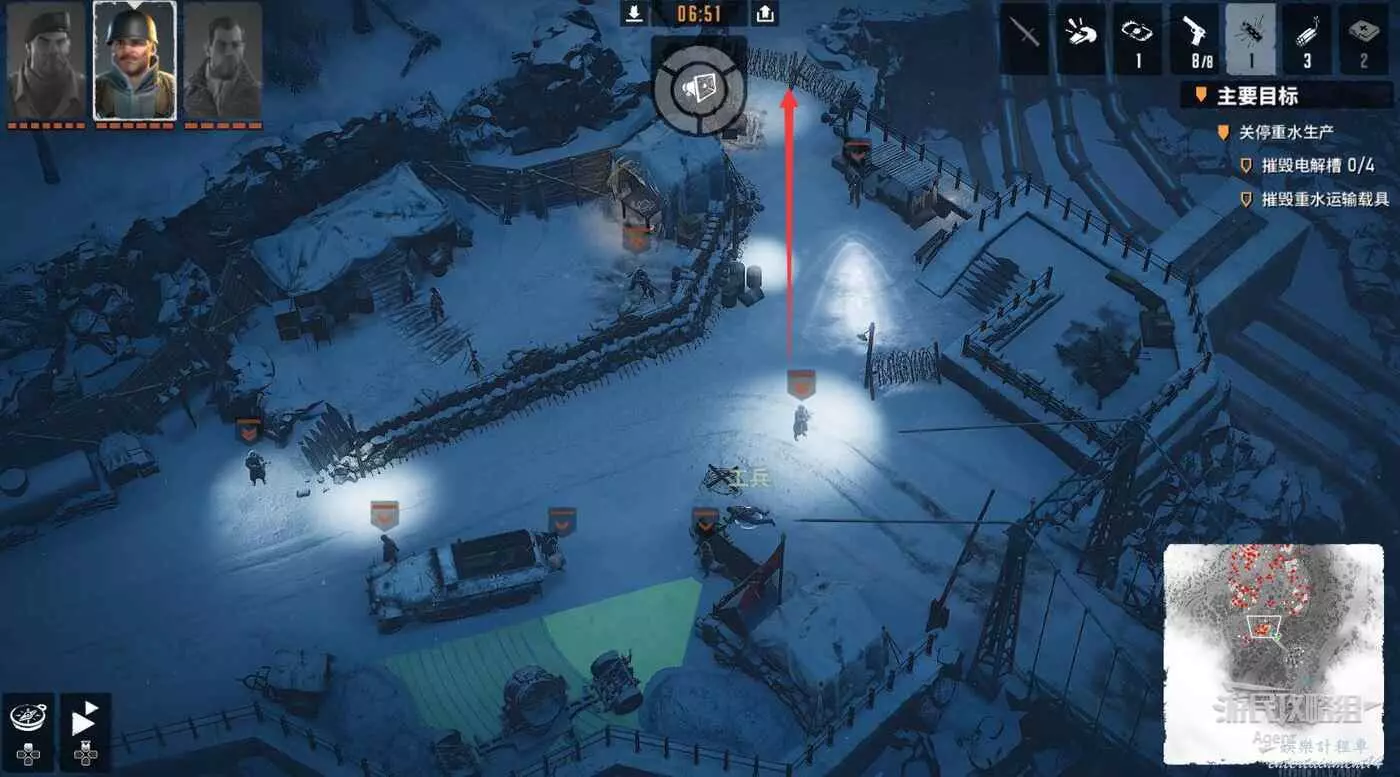The height and width of the screenshot is (777, 1400).
Task: Choose the helmeted soldier portrait
Action: (x=134, y=60)
